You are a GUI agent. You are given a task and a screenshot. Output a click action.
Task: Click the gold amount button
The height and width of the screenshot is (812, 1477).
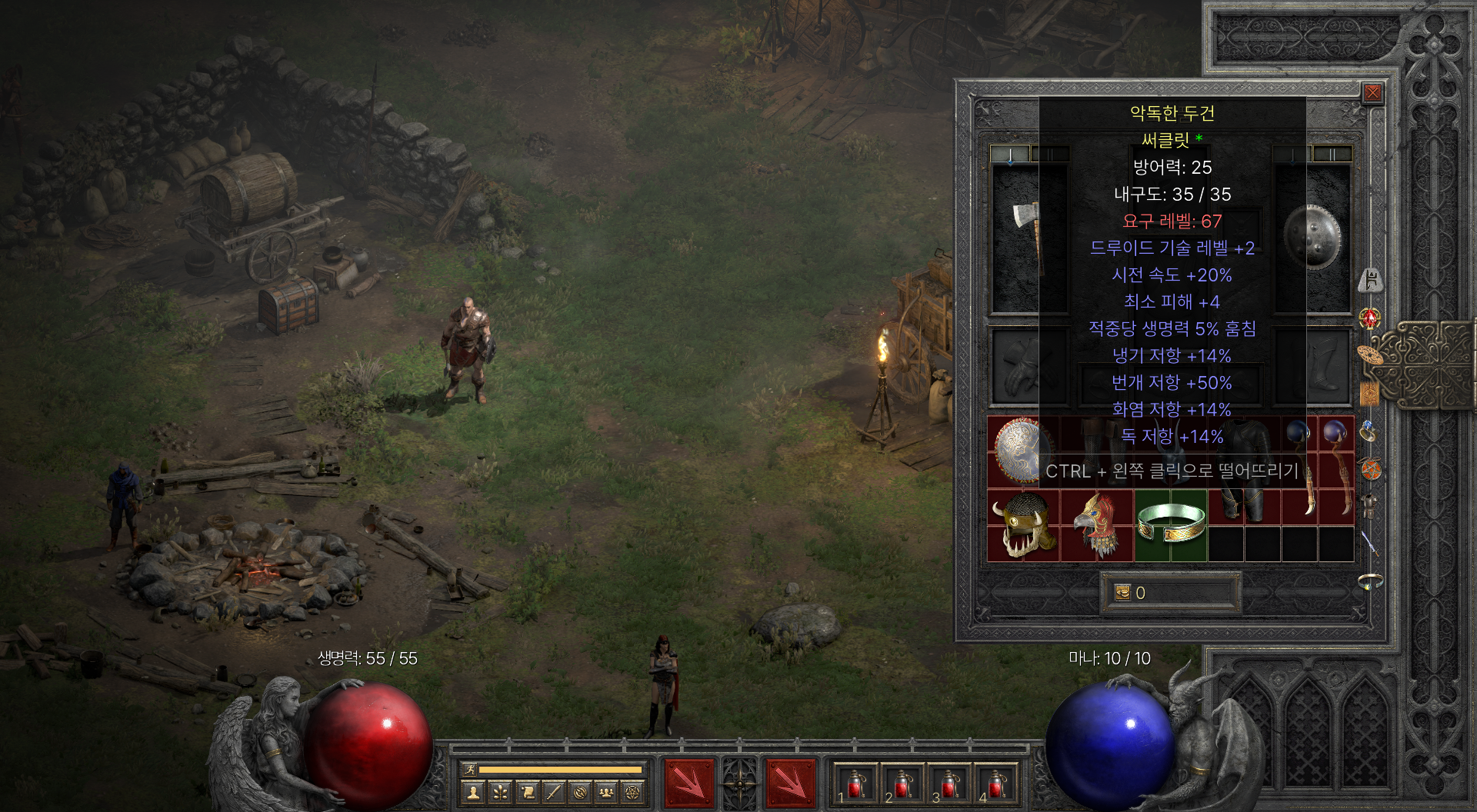[1123, 593]
